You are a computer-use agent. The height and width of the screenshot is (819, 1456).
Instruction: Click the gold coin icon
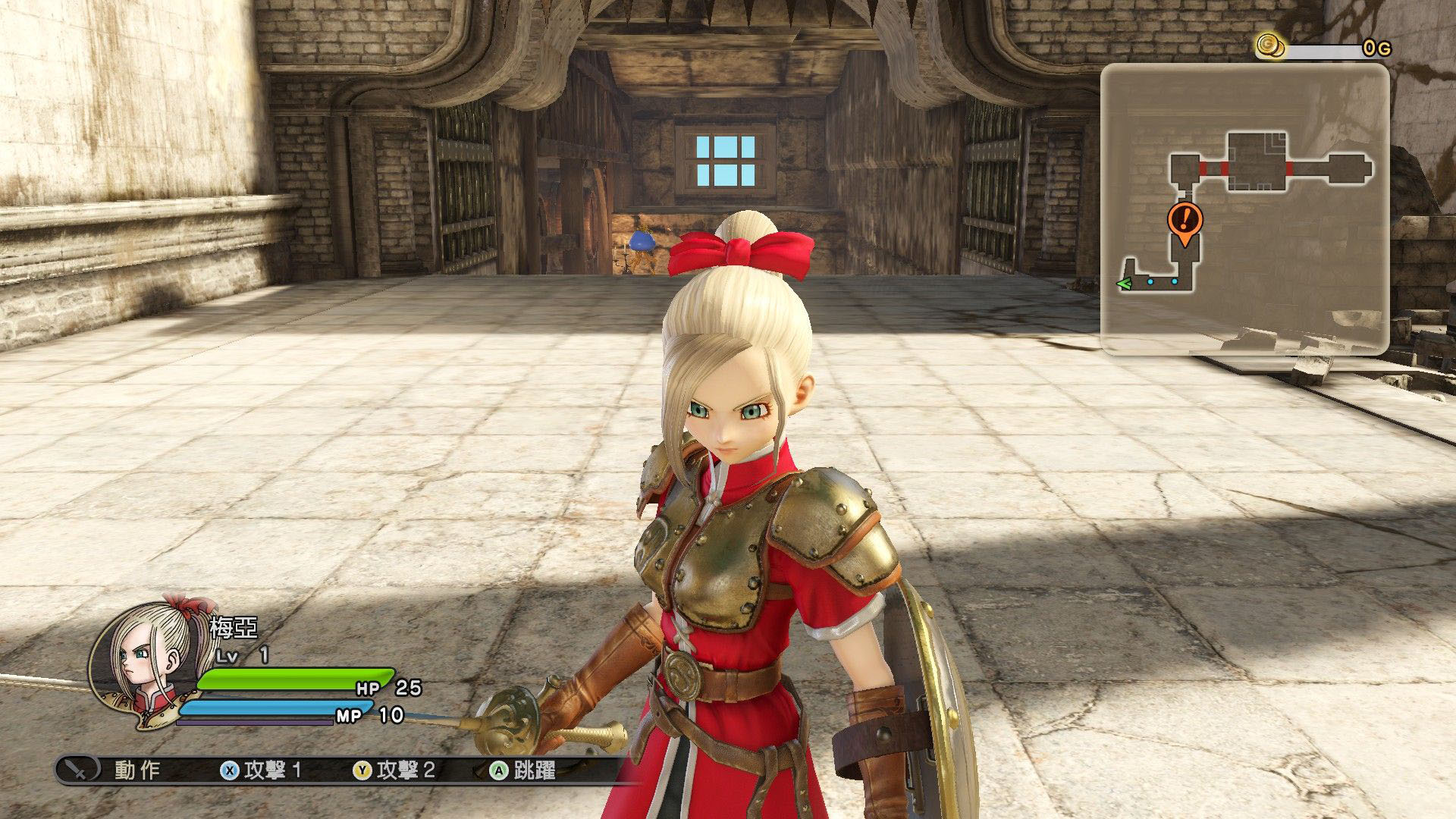(1269, 45)
